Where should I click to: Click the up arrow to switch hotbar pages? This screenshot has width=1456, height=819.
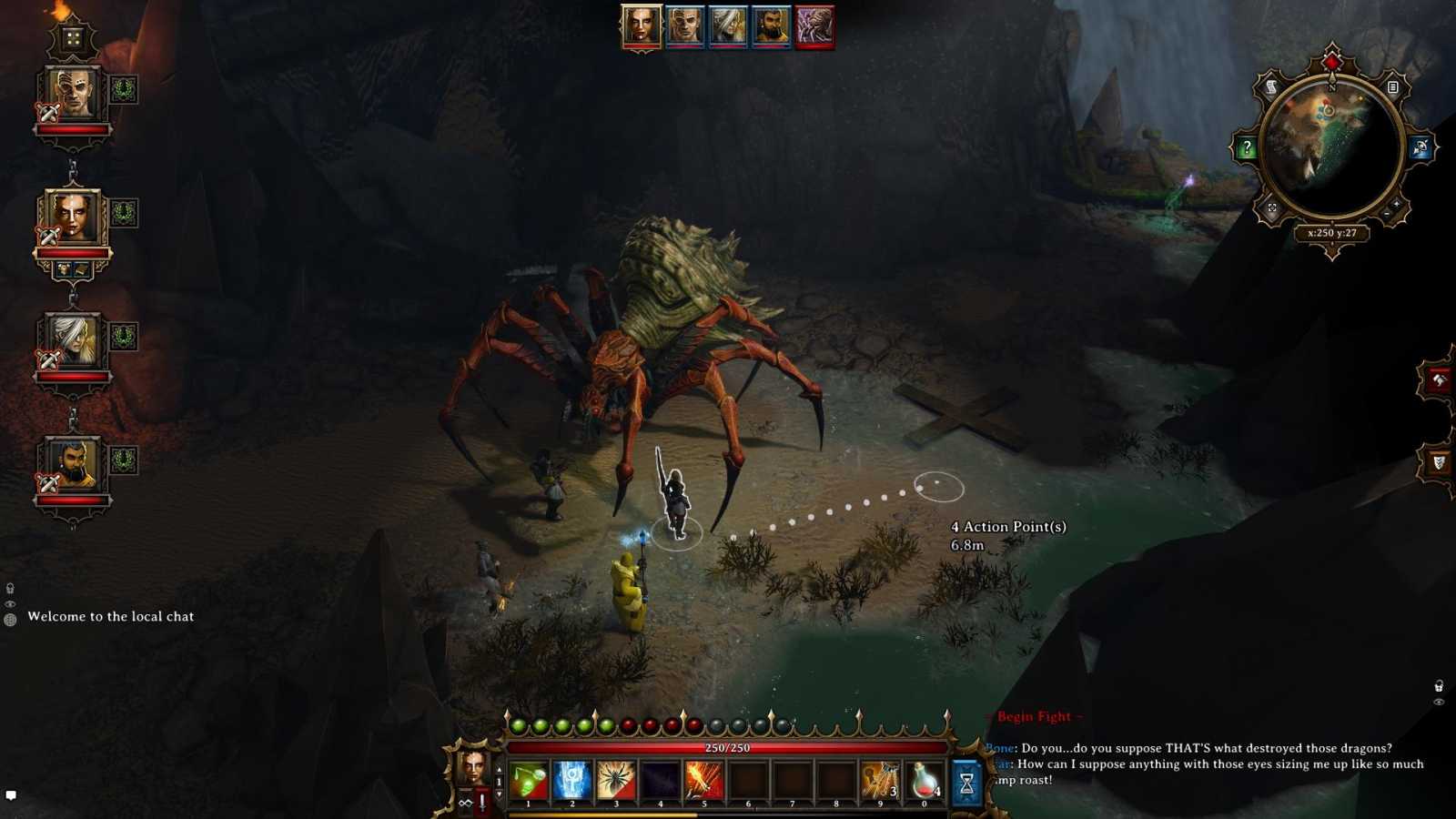coord(500,769)
